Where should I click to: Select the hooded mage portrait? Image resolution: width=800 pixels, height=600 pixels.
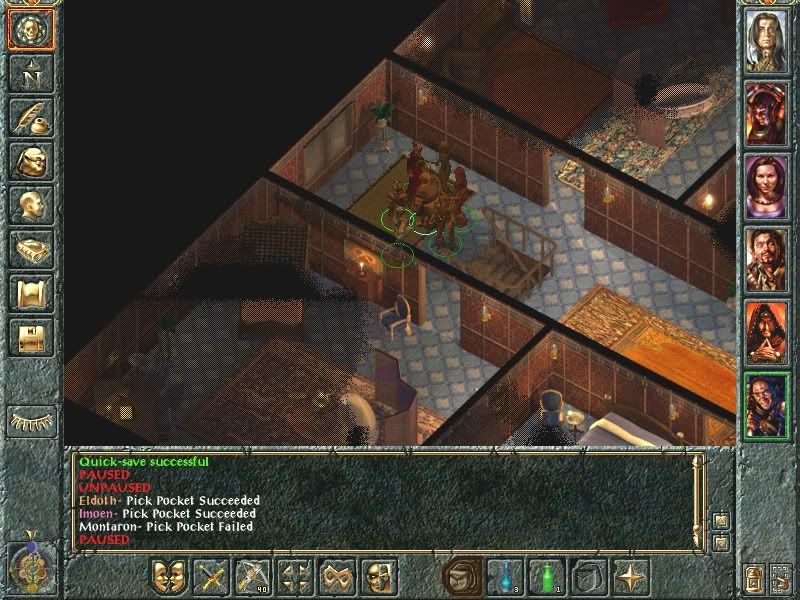(x=767, y=330)
